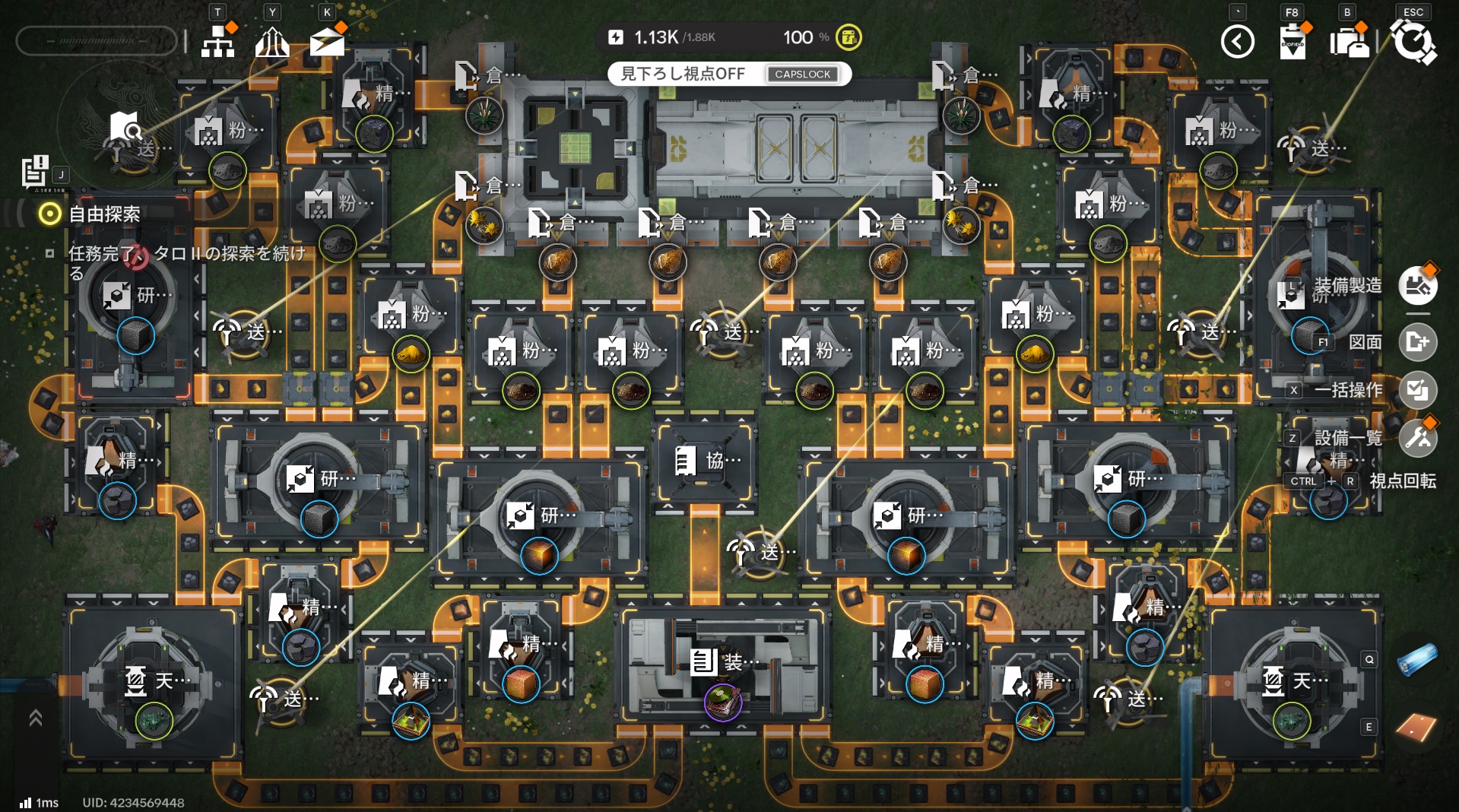The height and width of the screenshot is (812, 1459).
Task: Select the blue pipe build item
Action: pyautogui.click(x=1417, y=659)
